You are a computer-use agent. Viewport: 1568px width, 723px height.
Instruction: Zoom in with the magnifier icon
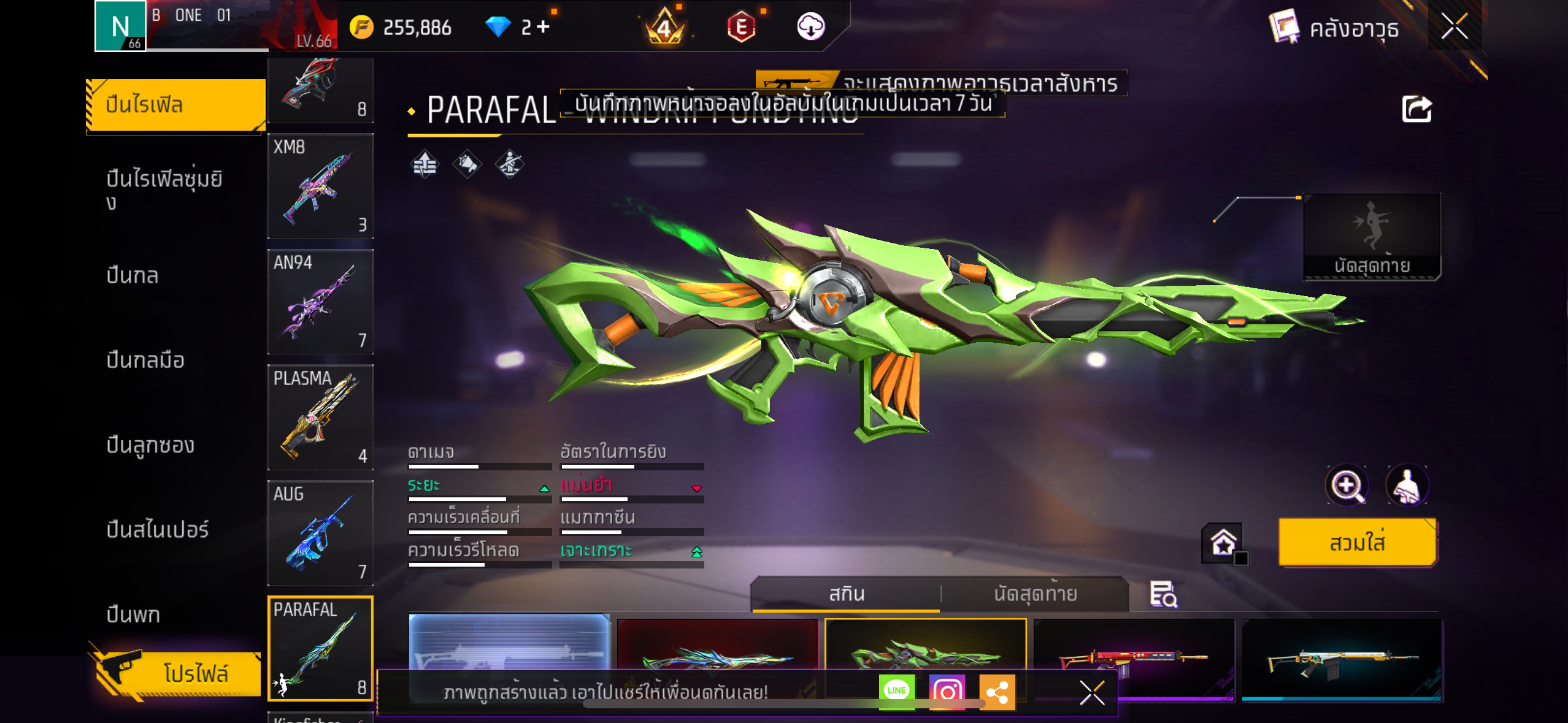click(x=1346, y=486)
